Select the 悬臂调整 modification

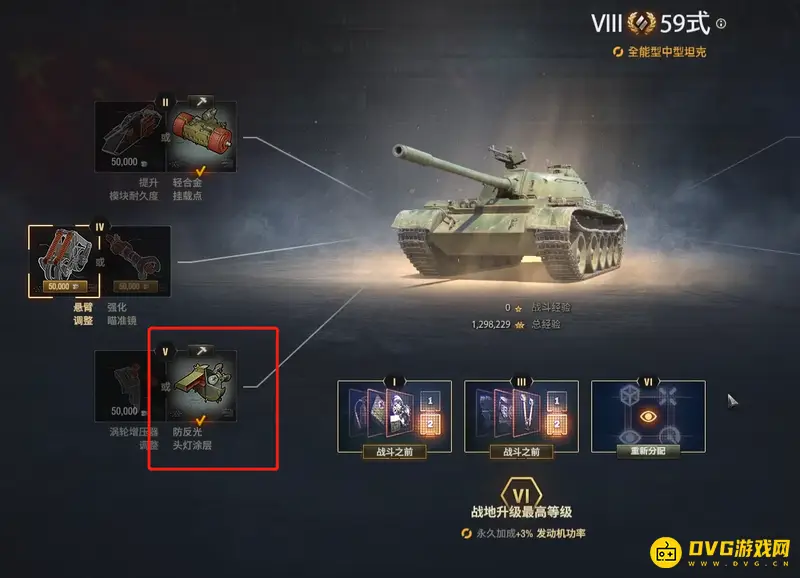(x=60, y=261)
